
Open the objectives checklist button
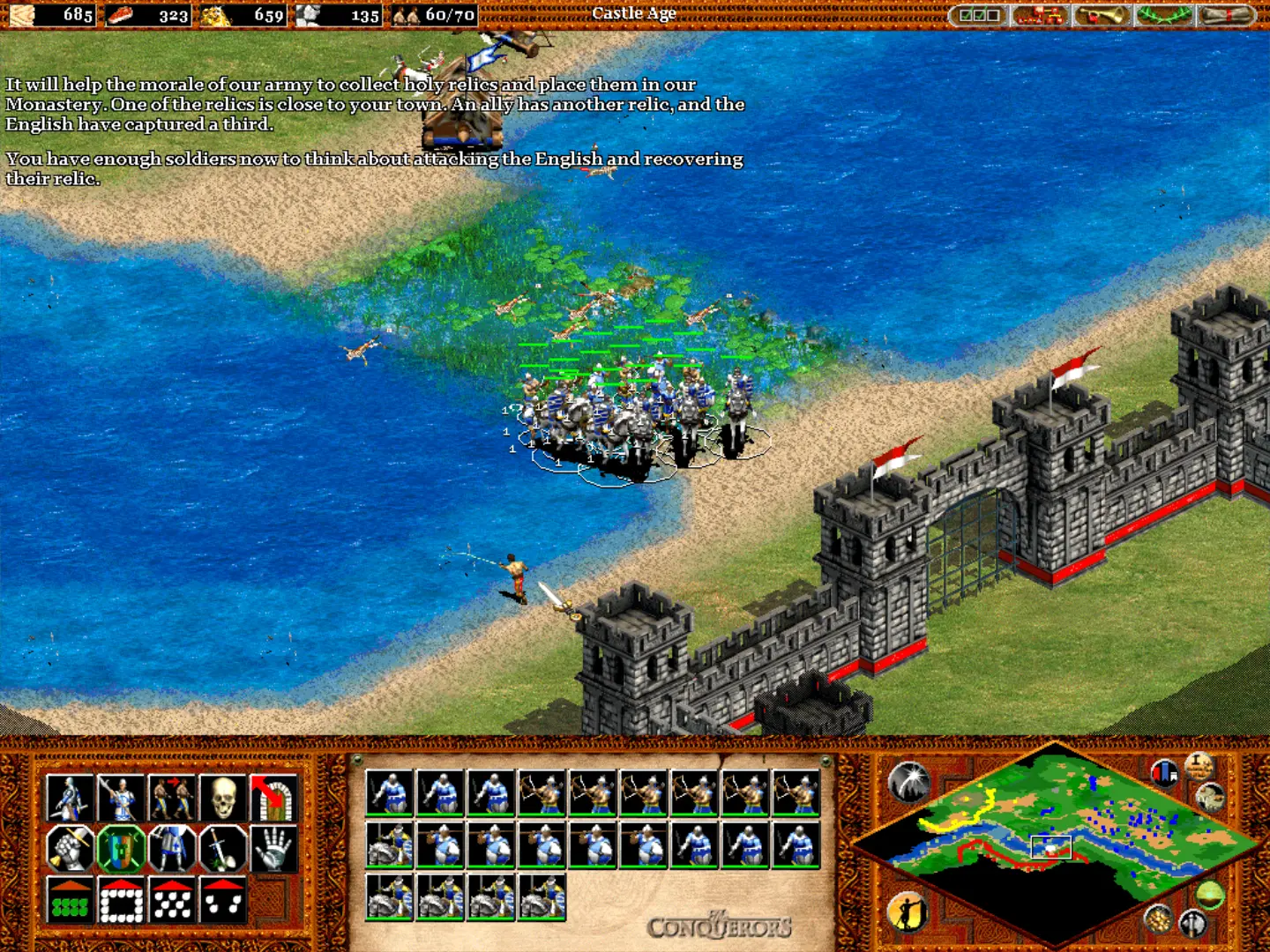tap(979, 15)
